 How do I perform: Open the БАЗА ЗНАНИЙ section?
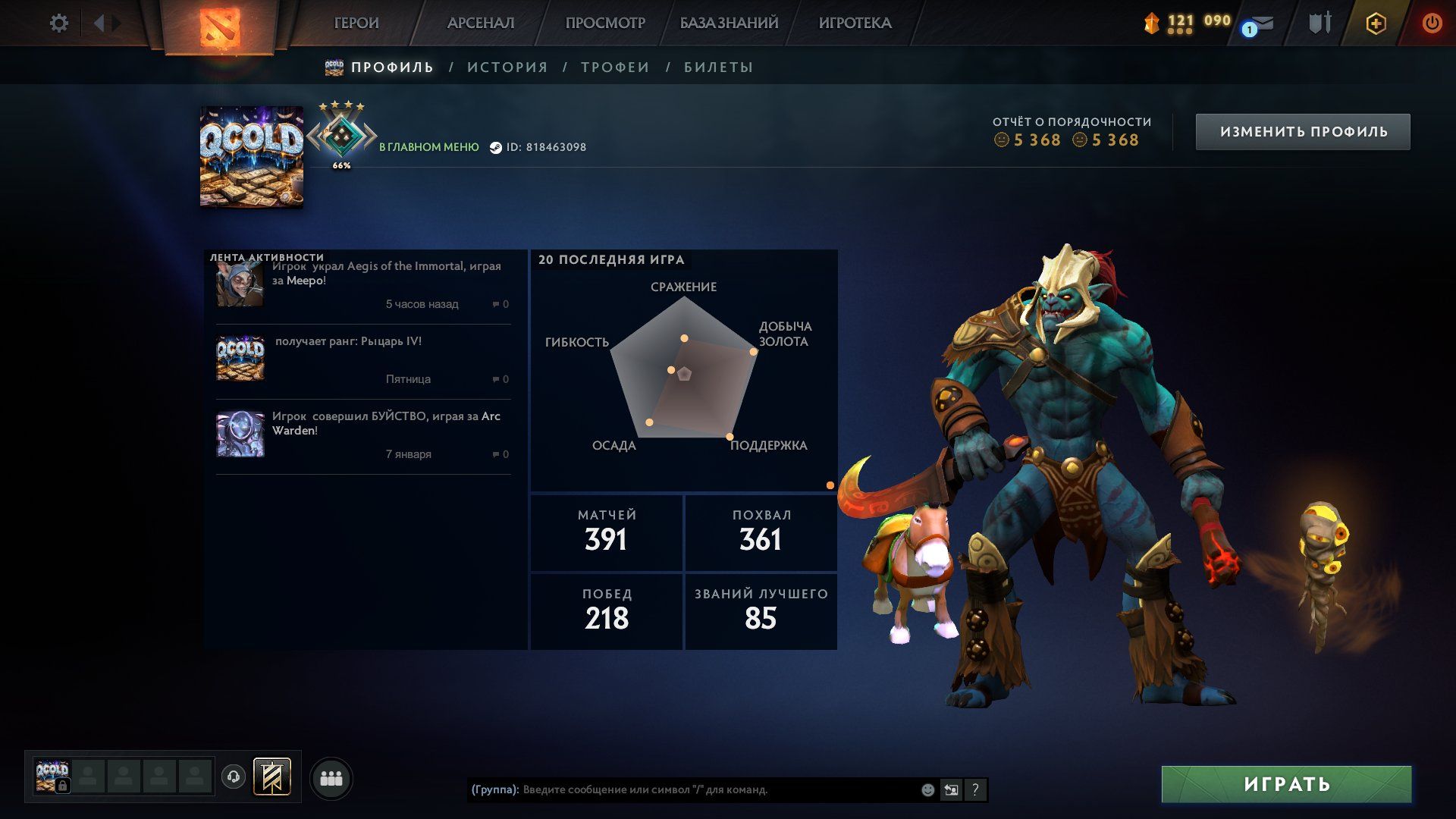tap(729, 24)
